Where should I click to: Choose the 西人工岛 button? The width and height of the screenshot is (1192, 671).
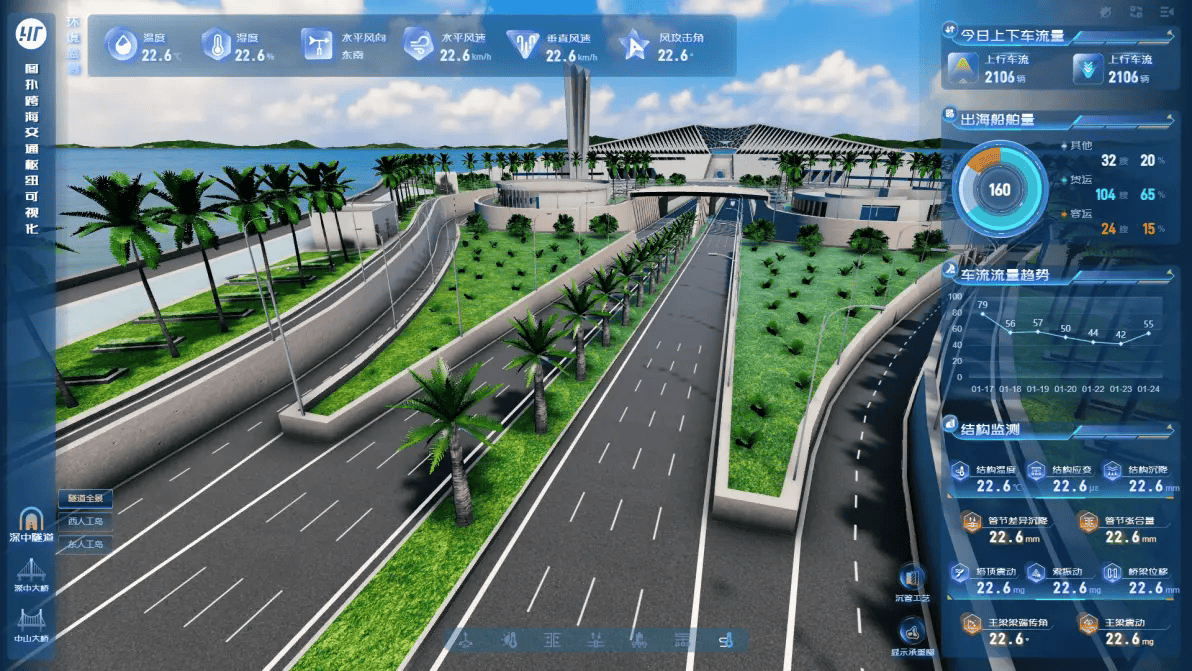(x=85, y=521)
